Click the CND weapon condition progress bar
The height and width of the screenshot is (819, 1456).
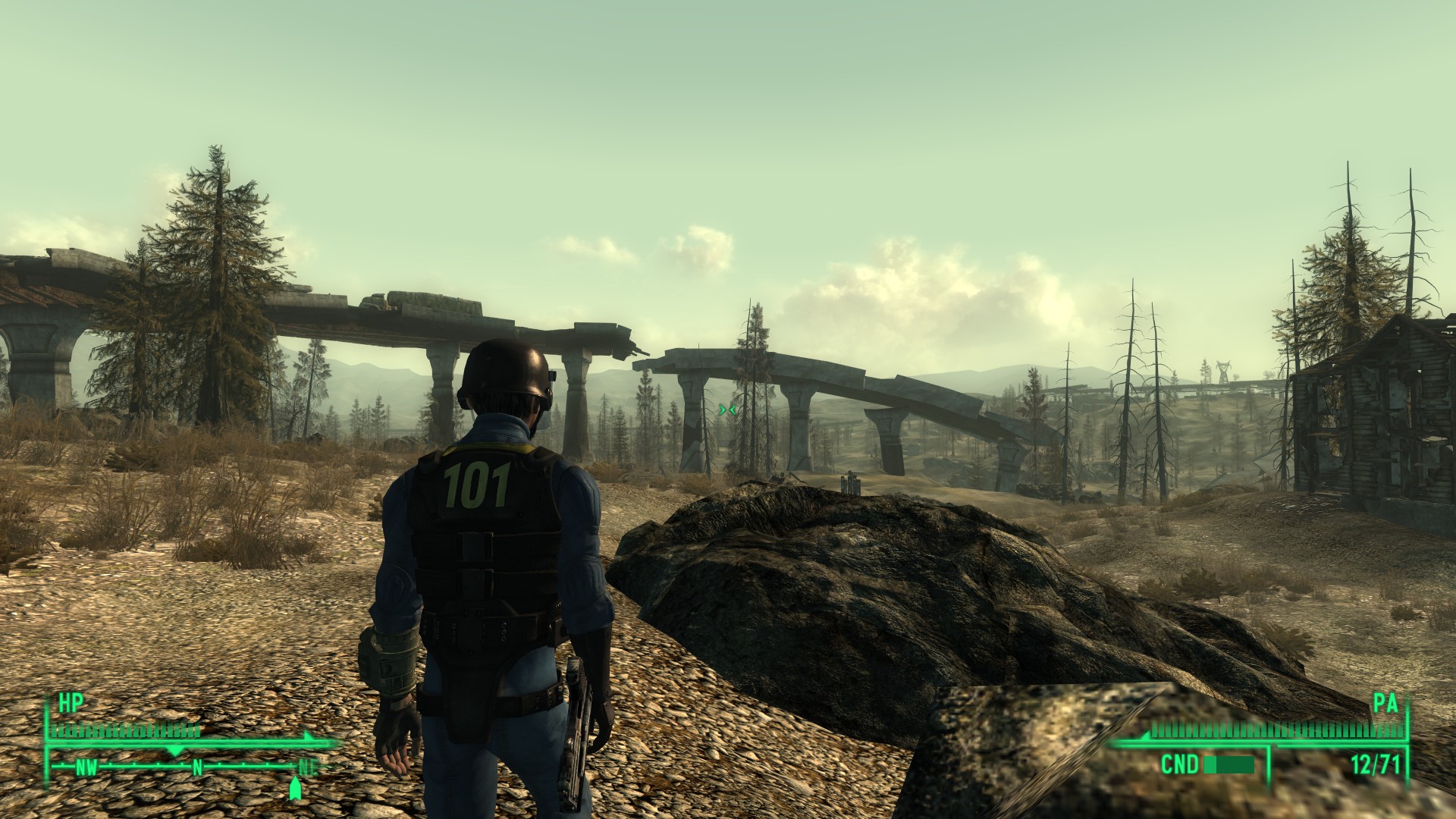(1228, 765)
